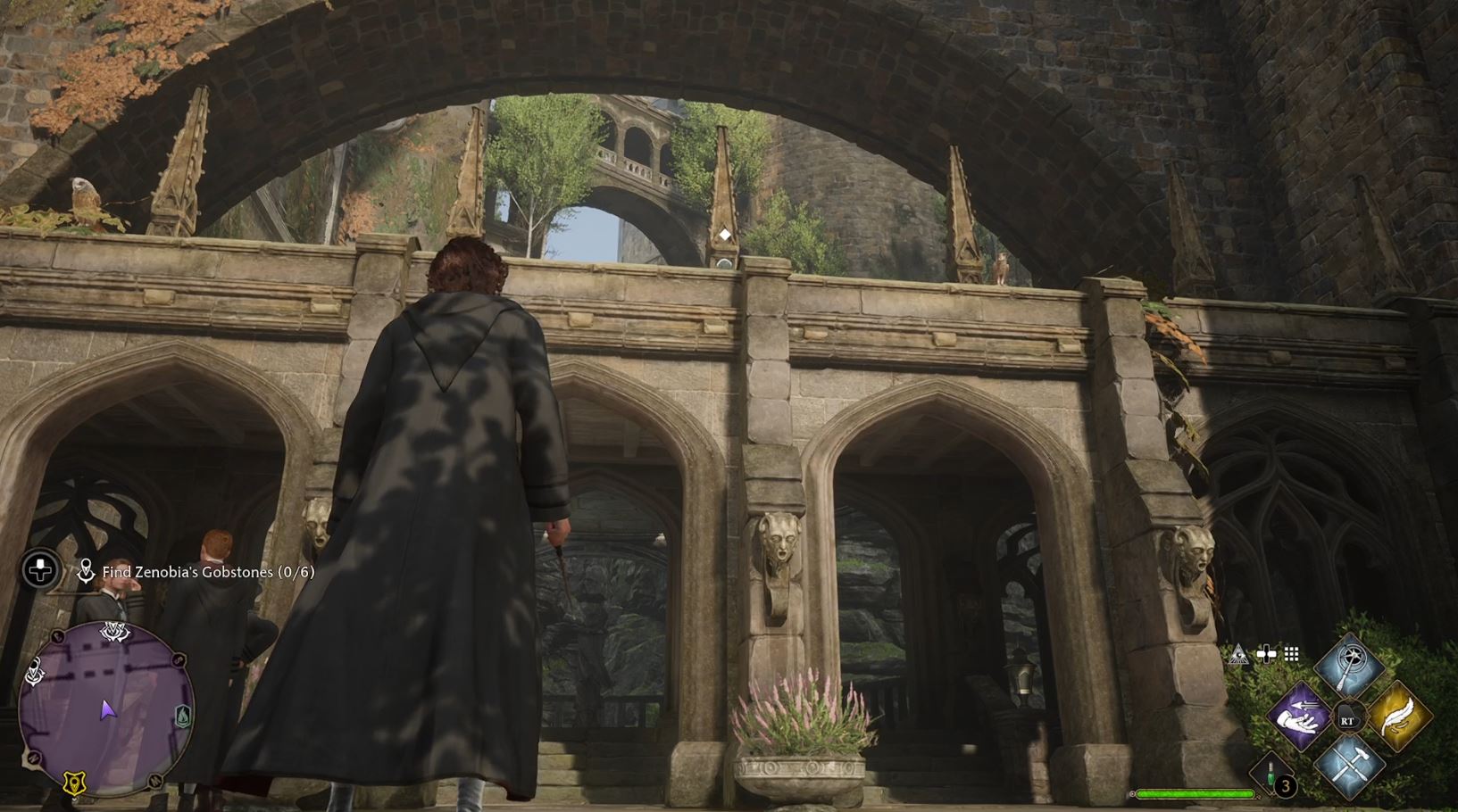
Task: Open the spell set grid icon
Action: (1290, 653)
